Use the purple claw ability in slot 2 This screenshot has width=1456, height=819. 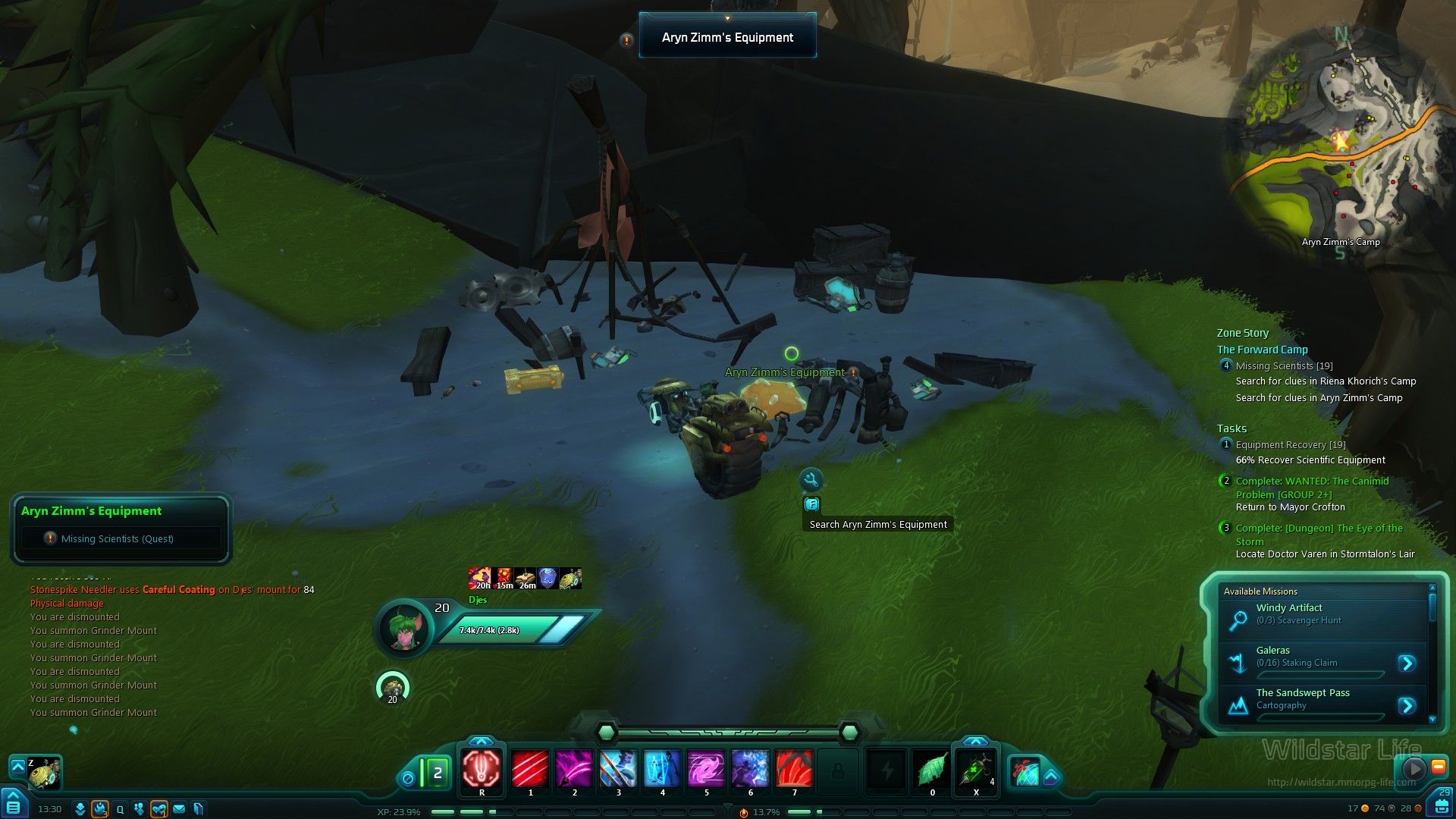tap(574, 769)
